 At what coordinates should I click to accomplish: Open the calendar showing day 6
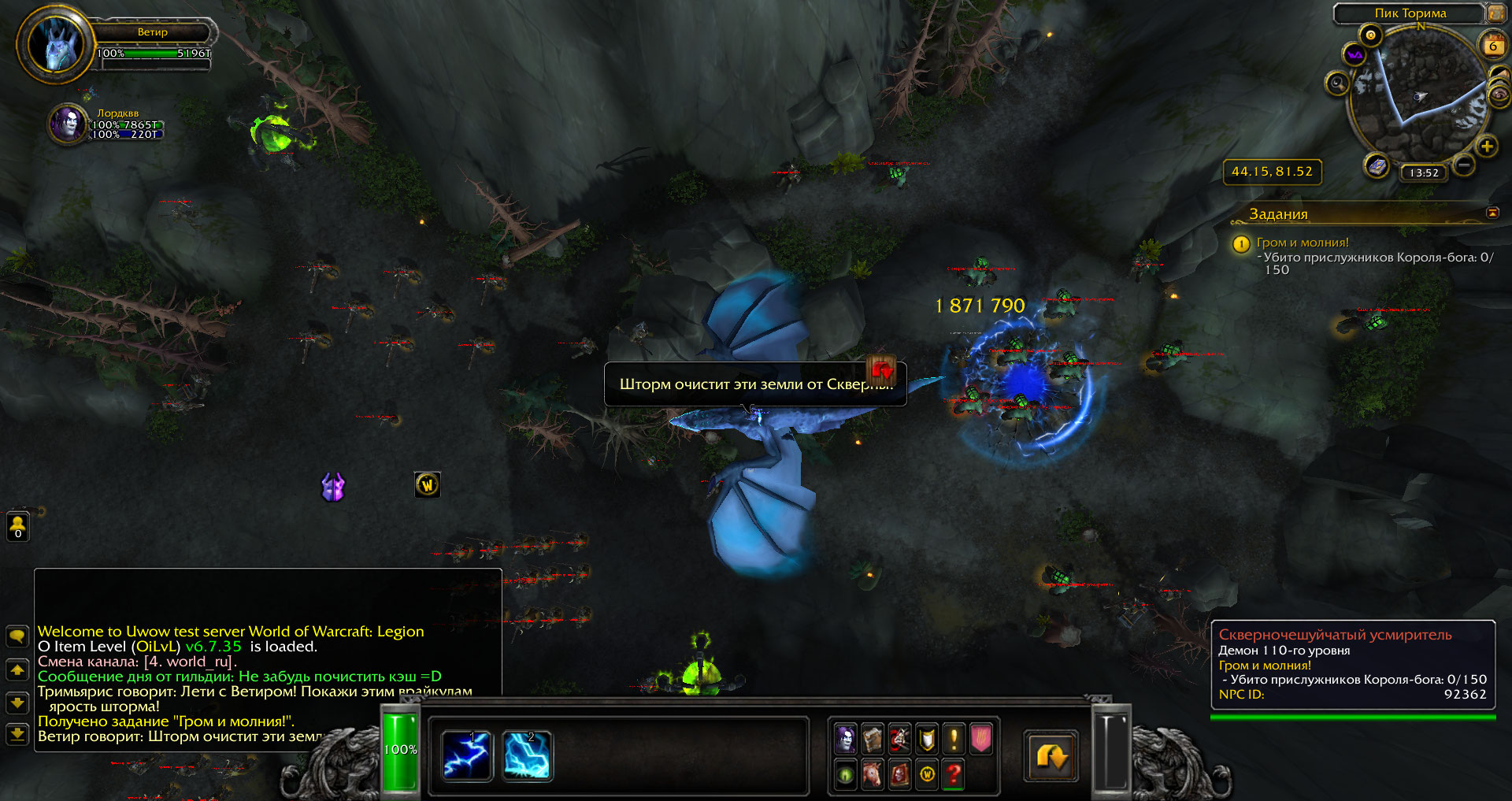pos(1492,46)
